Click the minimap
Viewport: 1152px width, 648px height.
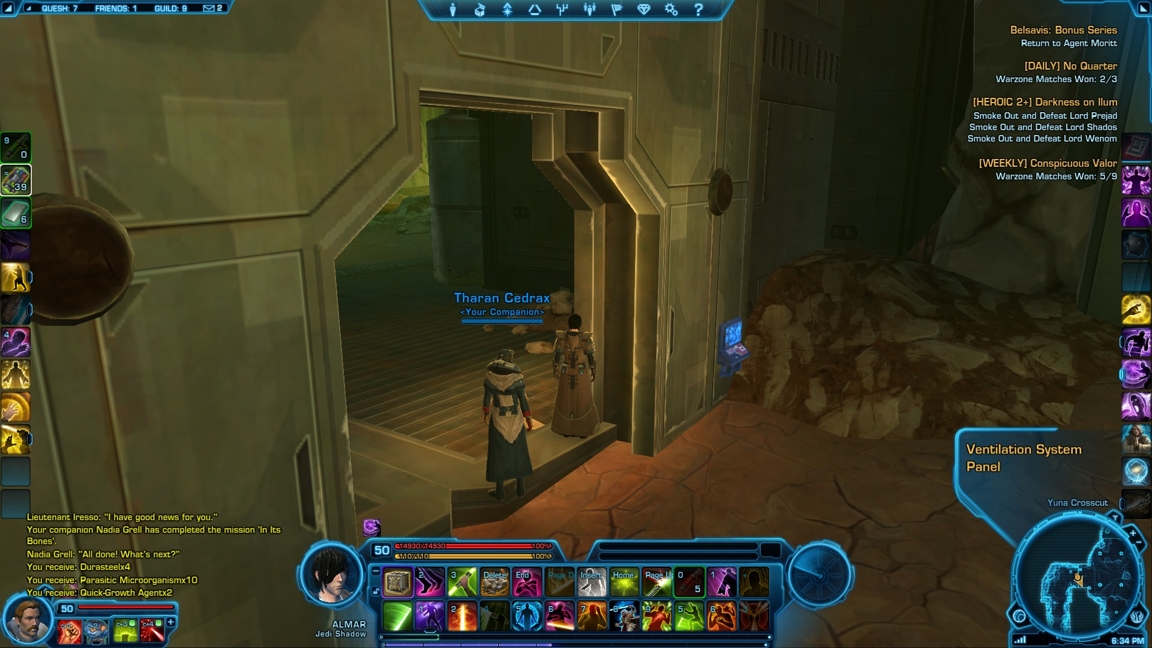(x=1076, y=577)
